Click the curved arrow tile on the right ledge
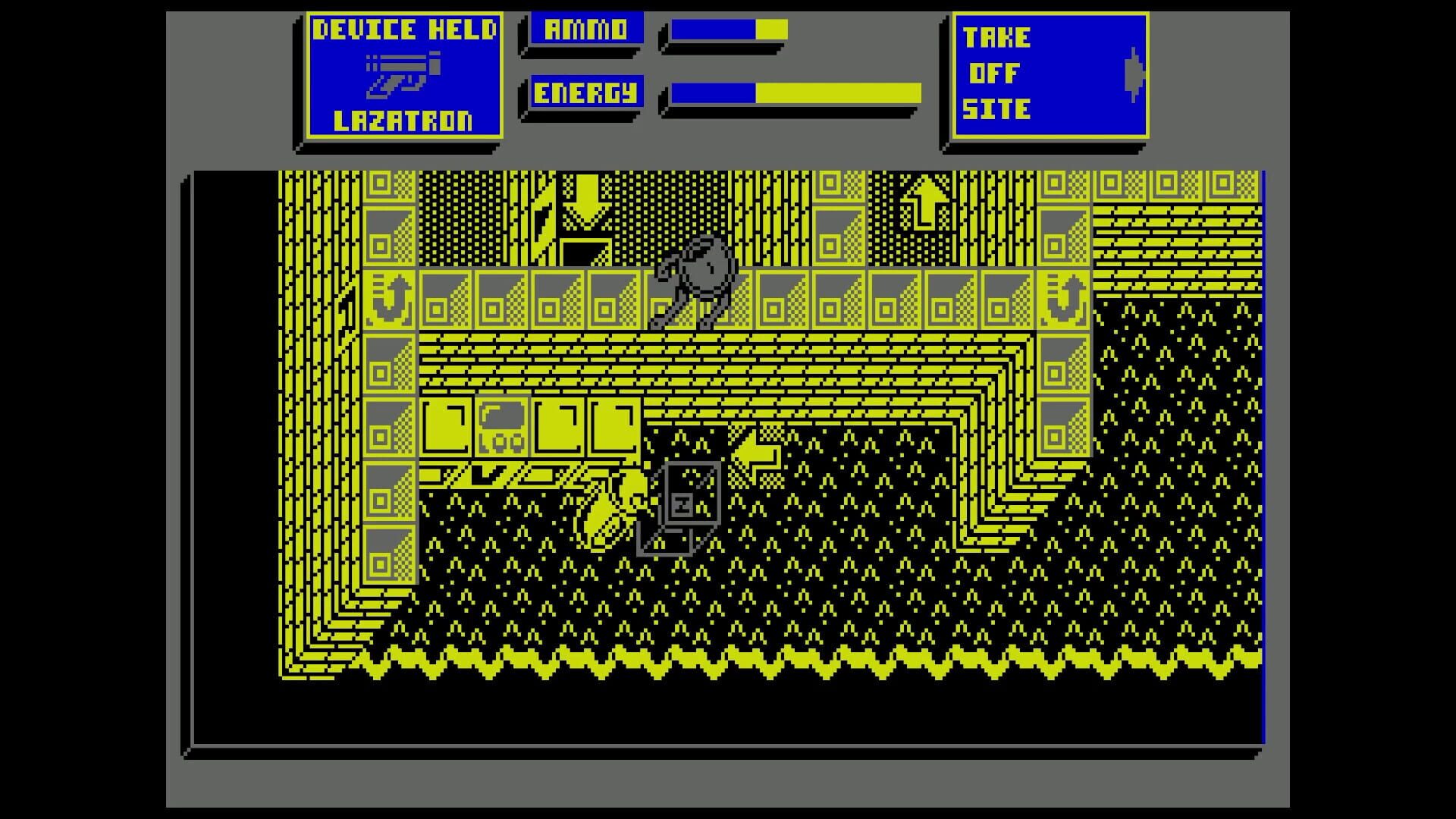The image size is (1456, 819). (x=1065, y=300)
